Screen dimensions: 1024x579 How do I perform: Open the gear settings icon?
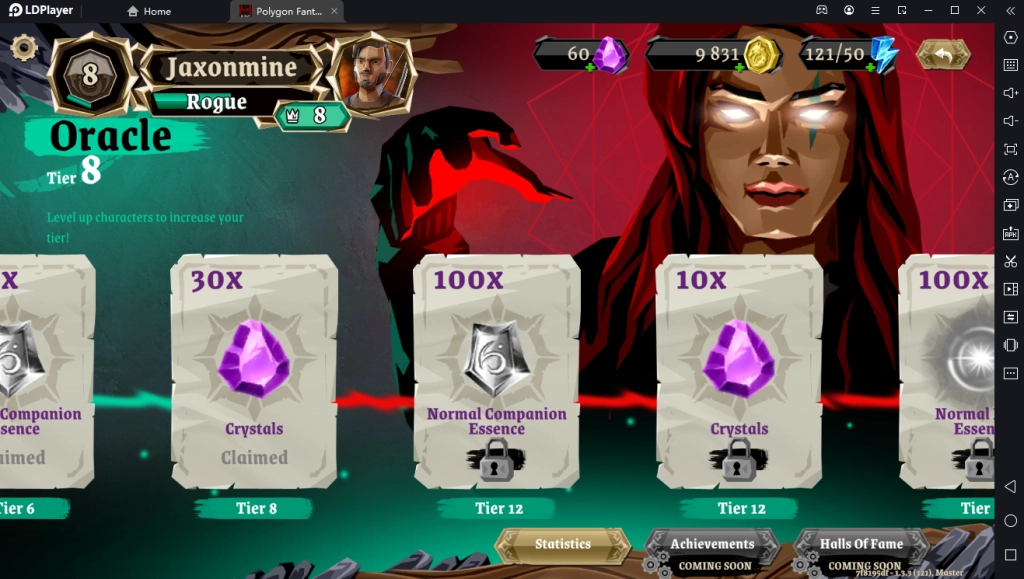click(23, 47)
